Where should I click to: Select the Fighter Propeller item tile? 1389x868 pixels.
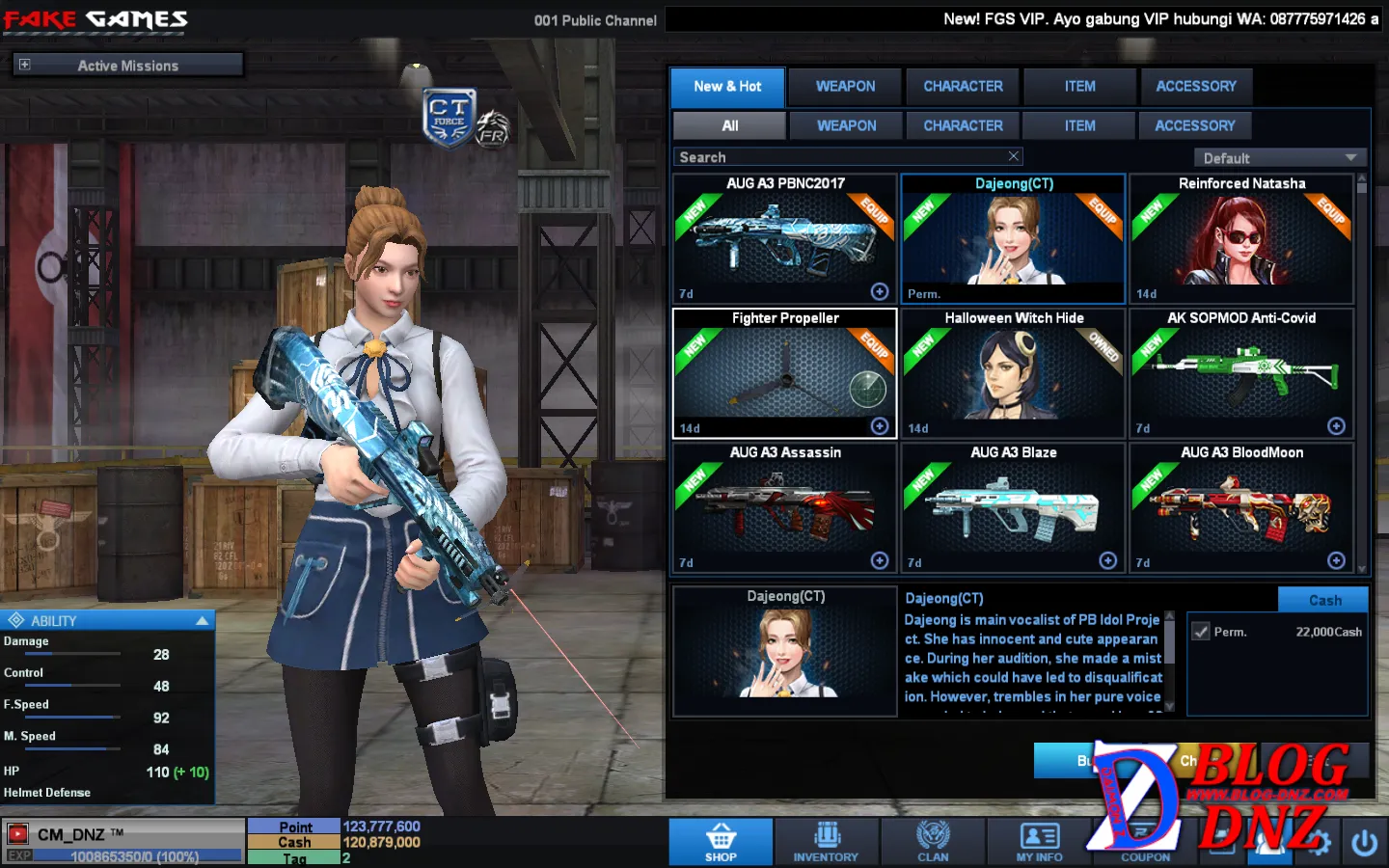(785, 373)
